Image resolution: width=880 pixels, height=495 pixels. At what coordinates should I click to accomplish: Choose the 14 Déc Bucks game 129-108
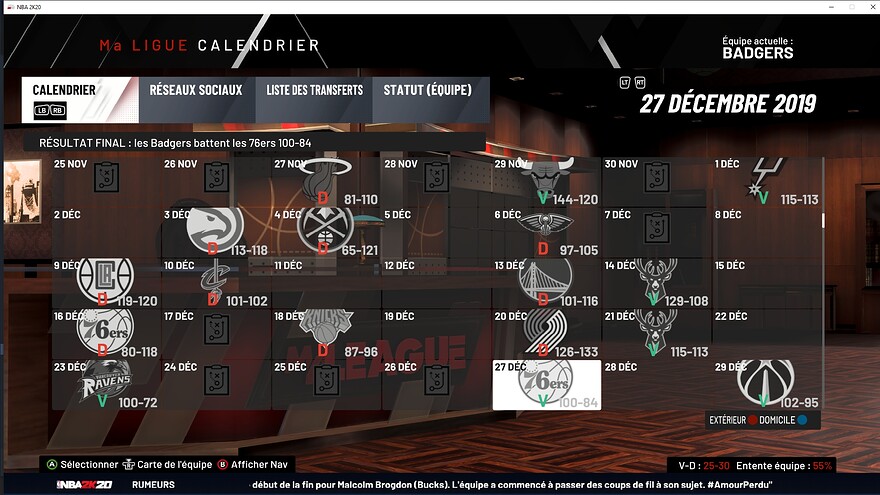click(656, 282)
